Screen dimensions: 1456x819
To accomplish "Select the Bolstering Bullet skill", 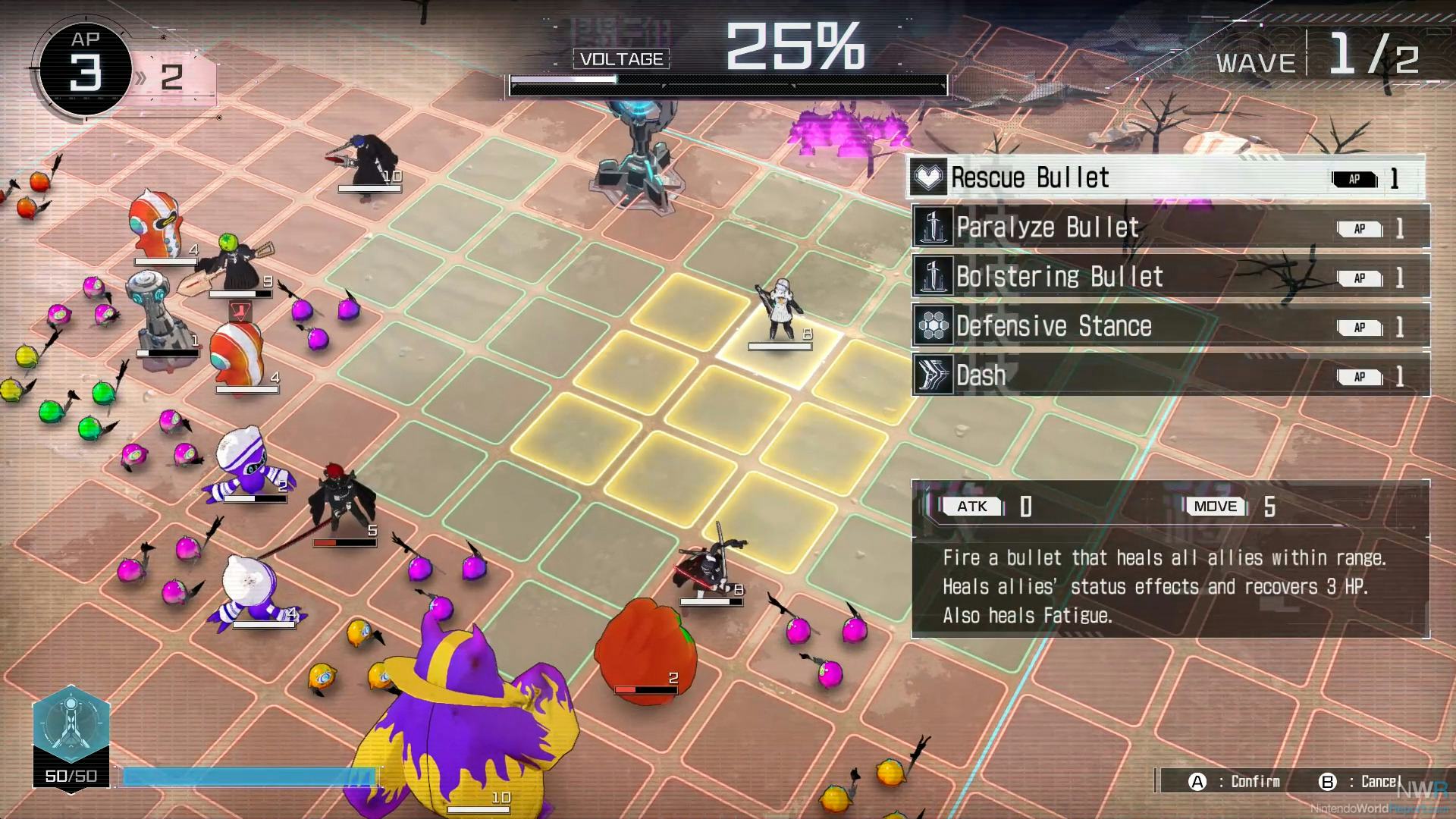I will (x=1170, y=277).
